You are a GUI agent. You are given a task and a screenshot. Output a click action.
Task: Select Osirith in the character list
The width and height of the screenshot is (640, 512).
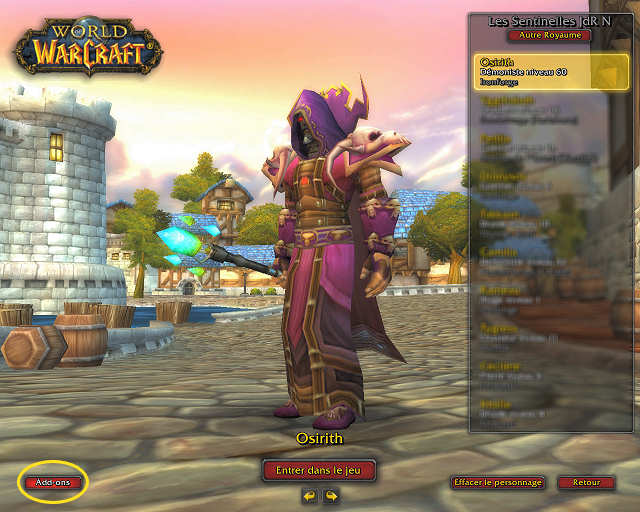coord(545,72)
